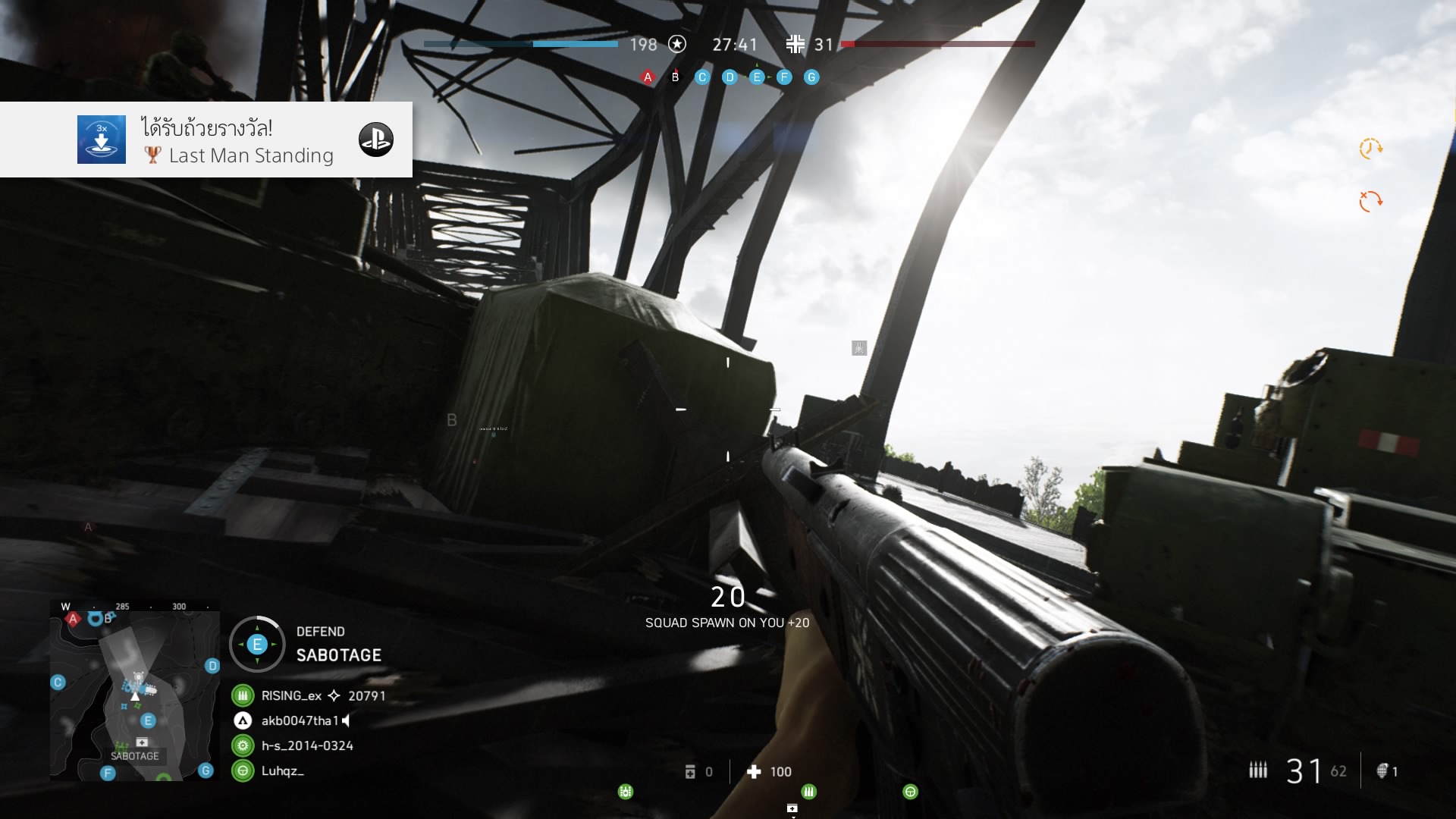Select objective flag A in the top bar
The height and width of the screenshot is (819, 1456).
coord(648,77)
